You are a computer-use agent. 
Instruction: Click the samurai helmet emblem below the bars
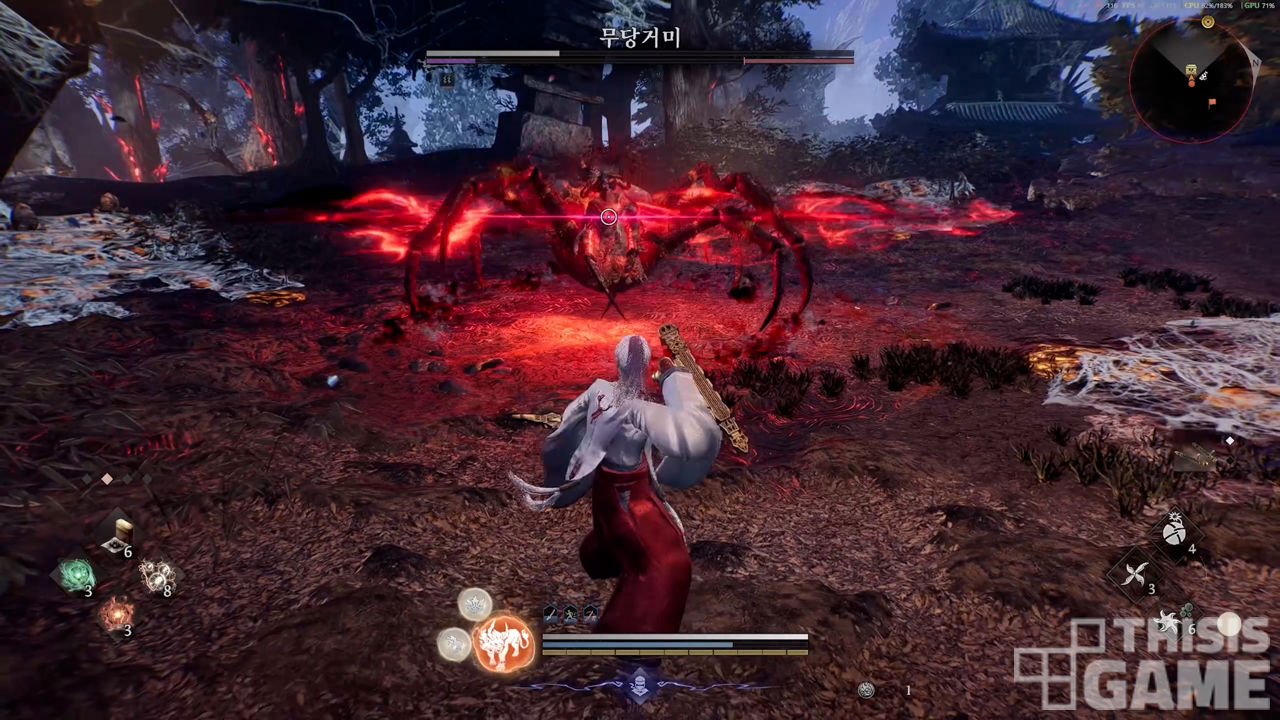640,684
